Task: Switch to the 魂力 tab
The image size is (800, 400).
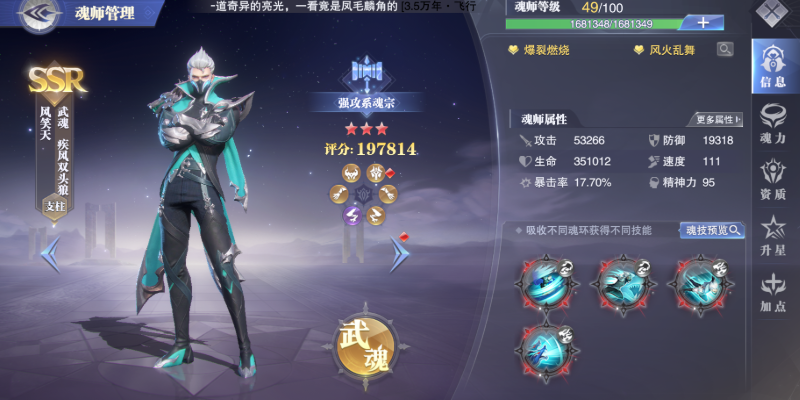Action: (x=773, y=123)
